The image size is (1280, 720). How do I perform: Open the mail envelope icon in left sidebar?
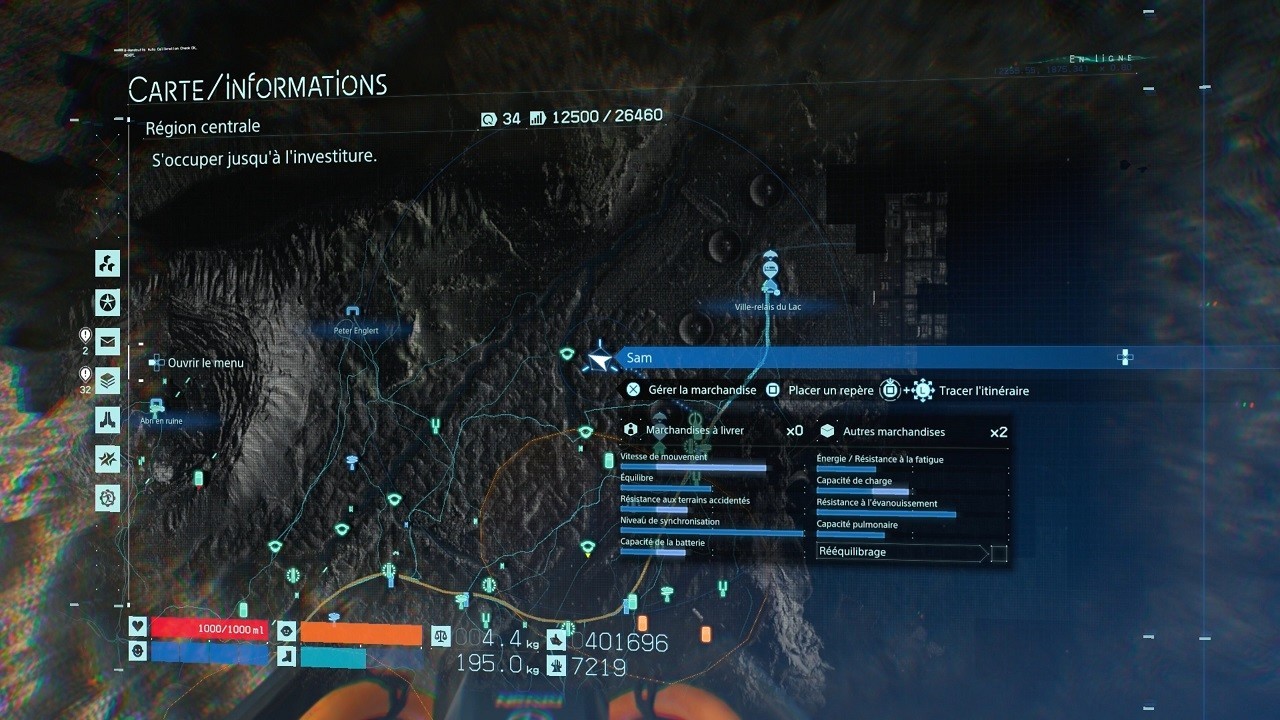[107, 341]
